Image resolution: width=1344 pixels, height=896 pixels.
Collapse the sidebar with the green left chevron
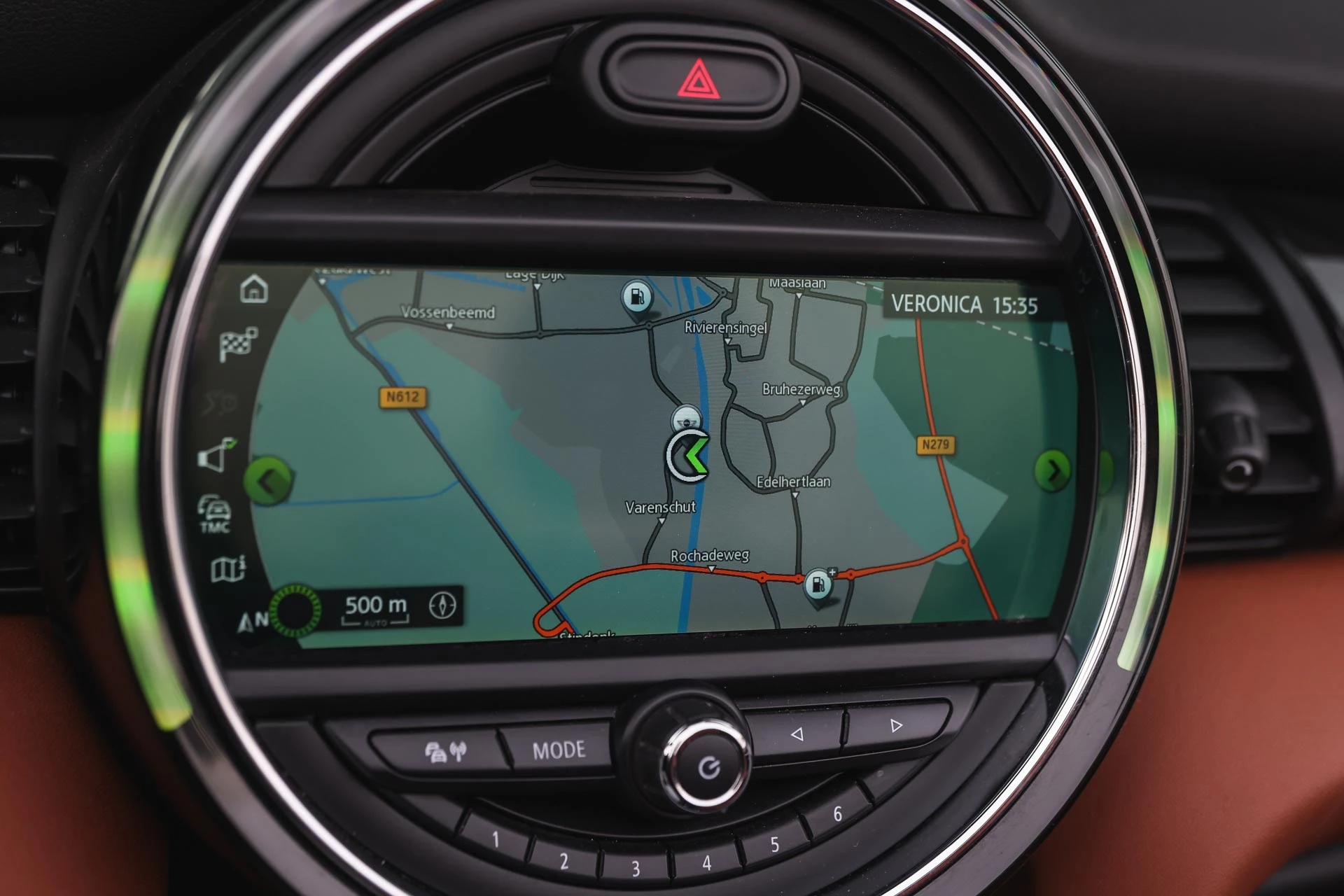coord(268,479)
